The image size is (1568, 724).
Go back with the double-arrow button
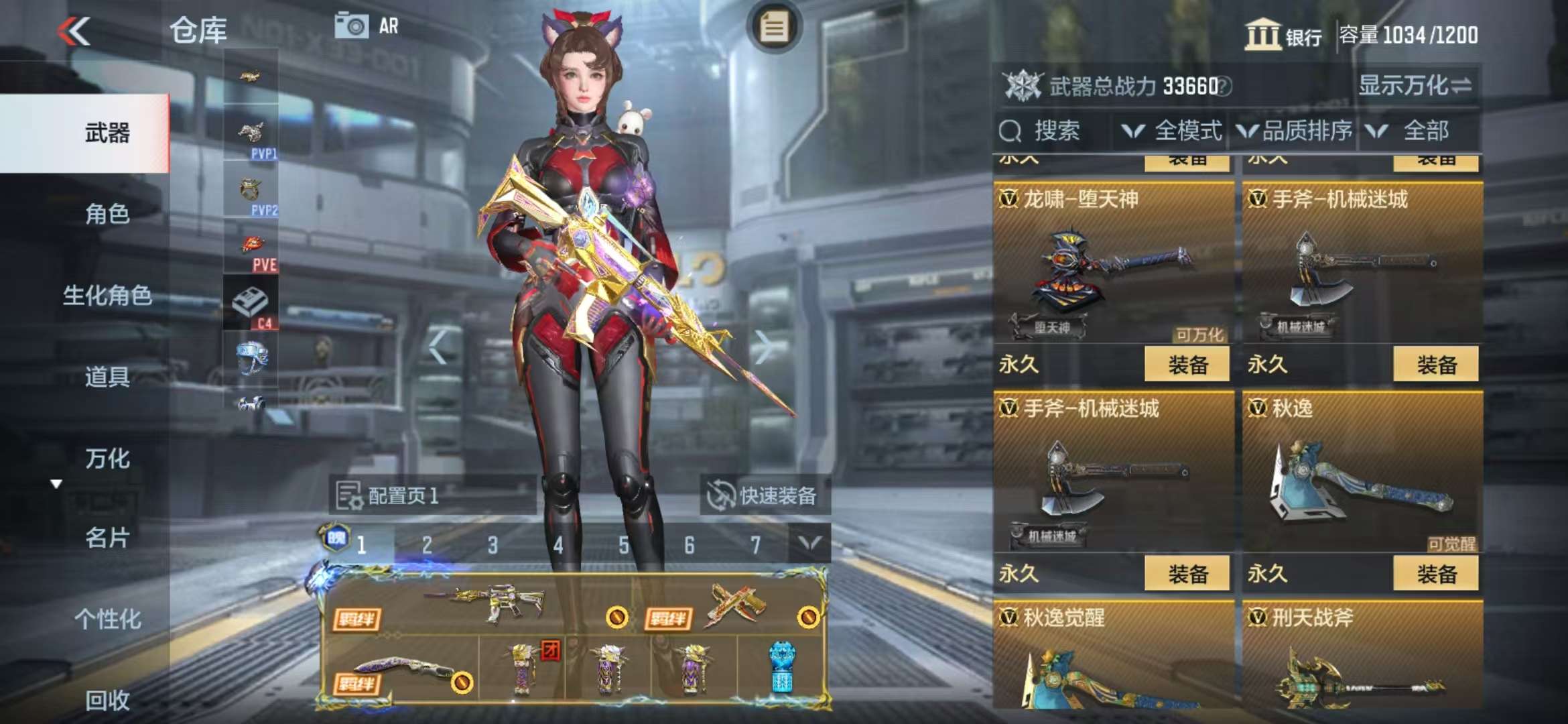74,31
